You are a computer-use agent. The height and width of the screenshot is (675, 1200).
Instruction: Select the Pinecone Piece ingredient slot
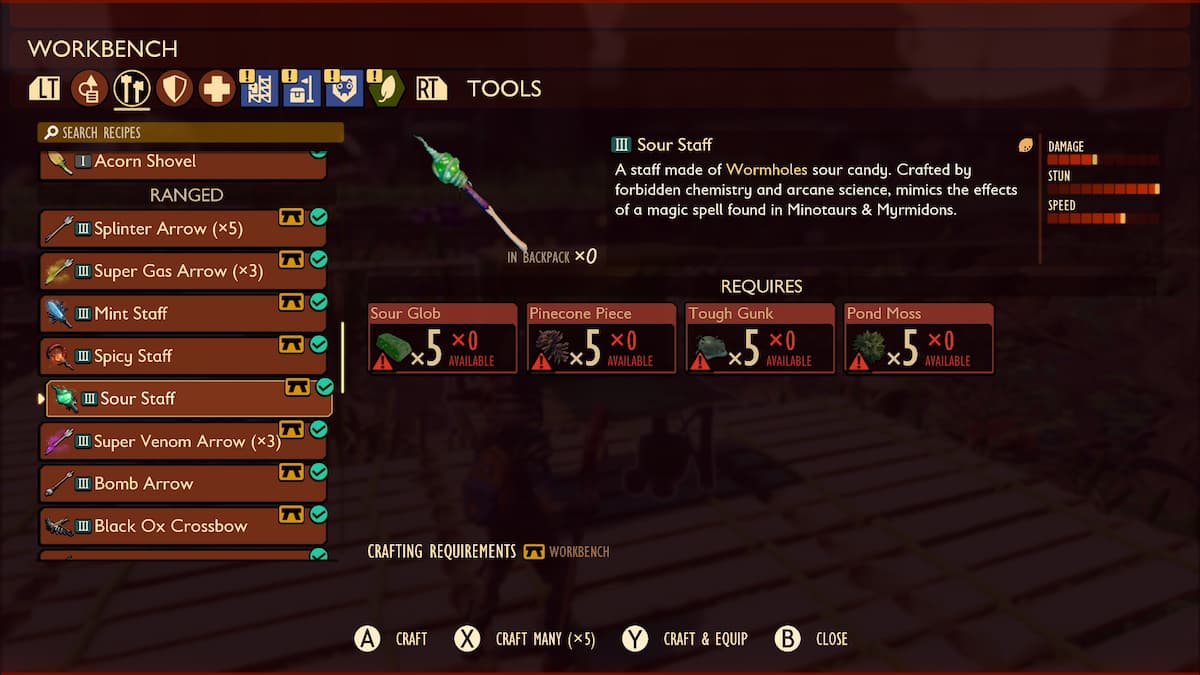tap(602, 338)
